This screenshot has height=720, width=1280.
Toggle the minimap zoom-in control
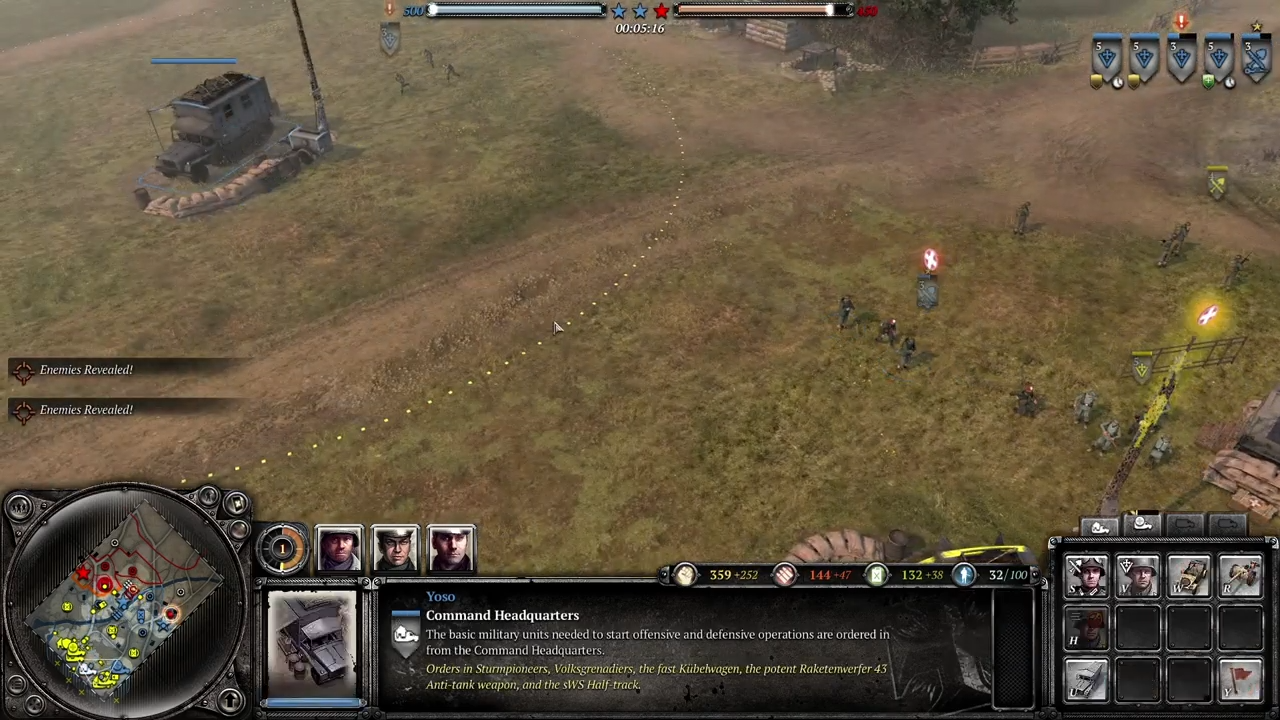point(237,505)
